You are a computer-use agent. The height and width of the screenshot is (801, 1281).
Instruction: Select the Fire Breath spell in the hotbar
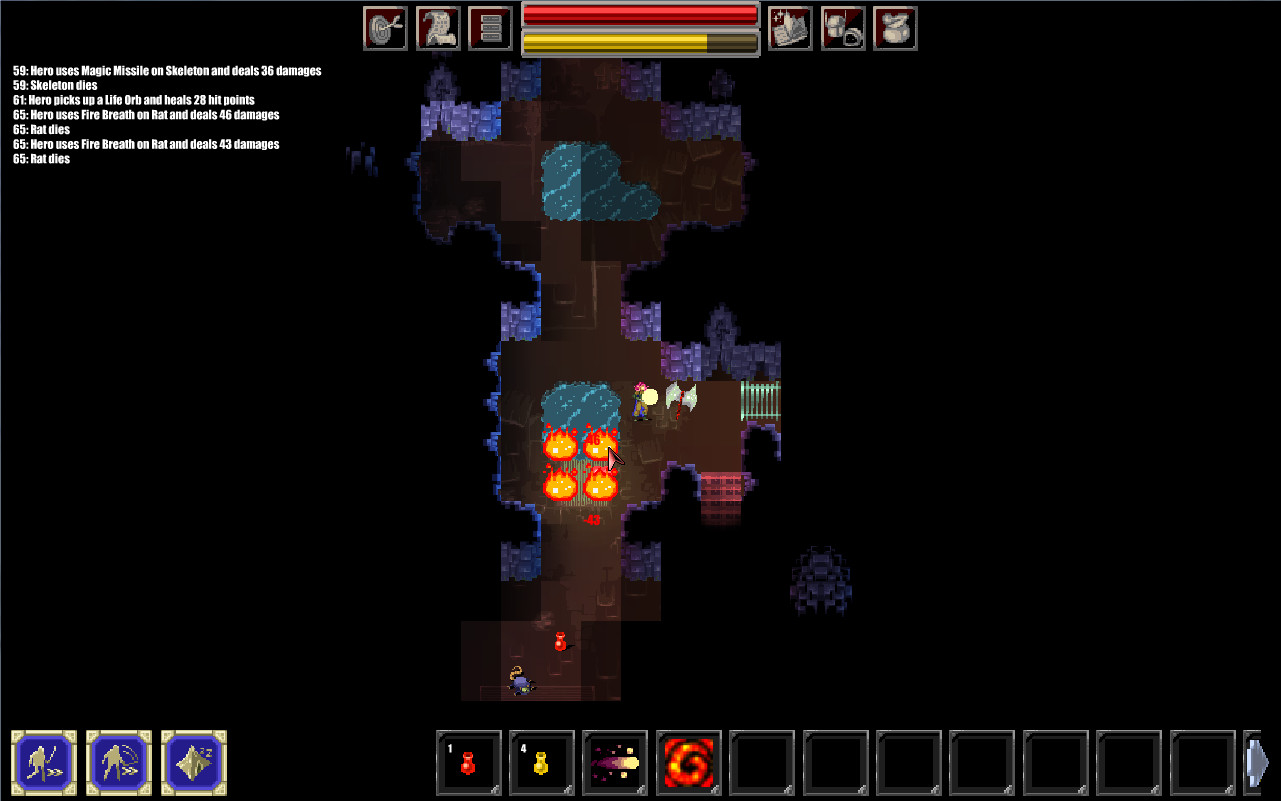[687, 762]
